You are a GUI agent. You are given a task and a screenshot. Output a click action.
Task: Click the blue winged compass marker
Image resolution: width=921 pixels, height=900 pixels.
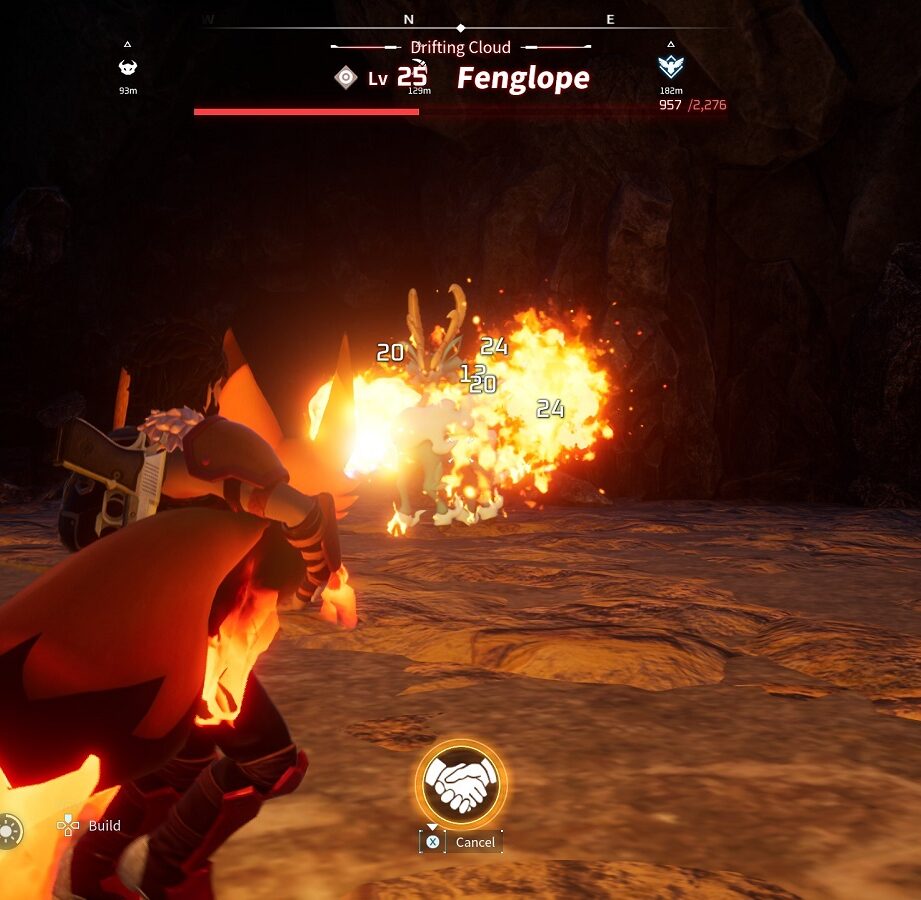pos(670,67)
